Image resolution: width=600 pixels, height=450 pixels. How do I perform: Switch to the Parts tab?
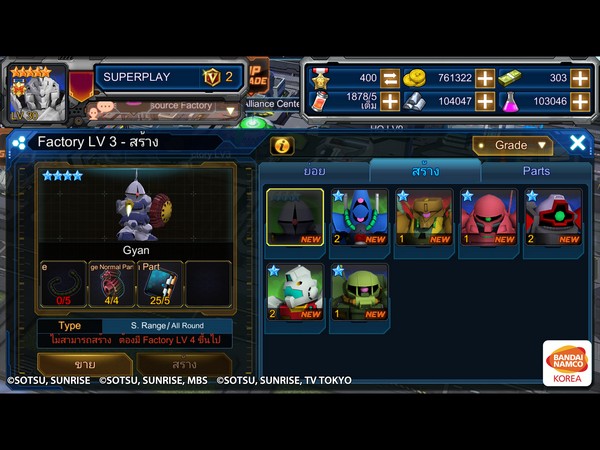[536, 171]
